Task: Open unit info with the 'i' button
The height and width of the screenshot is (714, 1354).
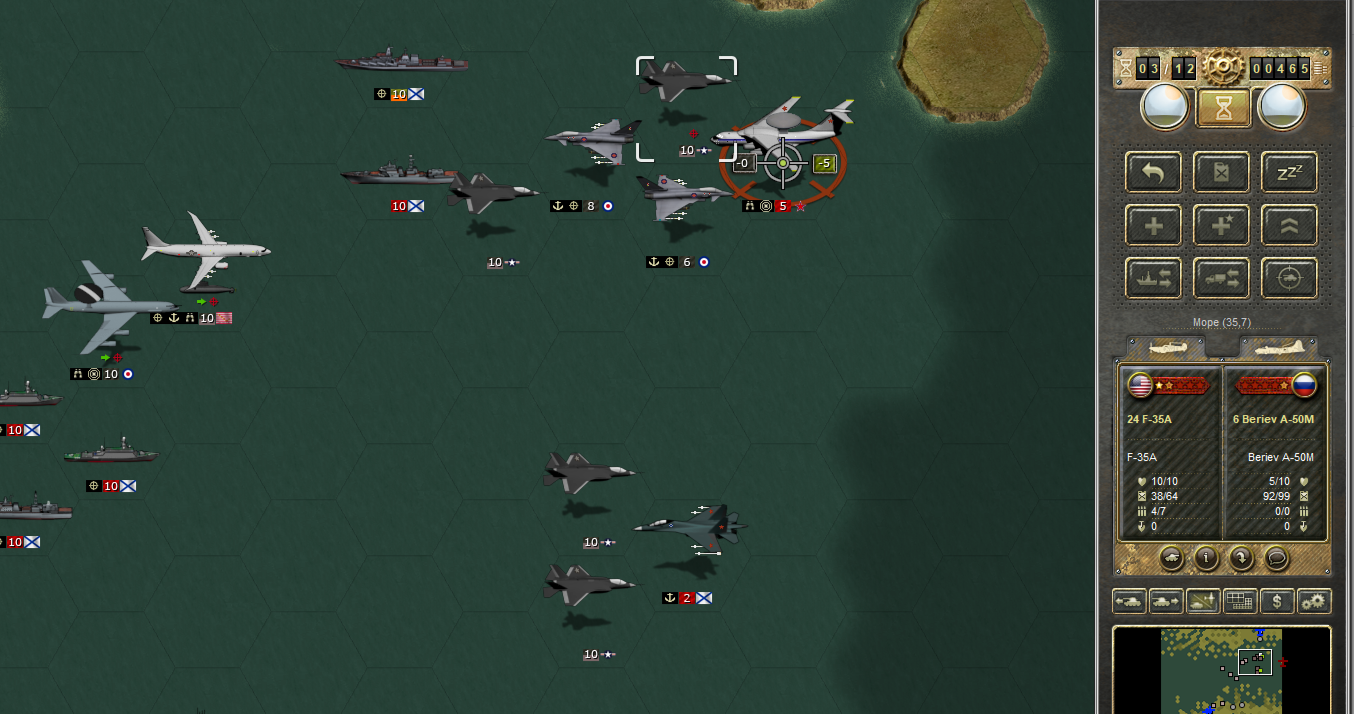Action: tap(1206, 557)
